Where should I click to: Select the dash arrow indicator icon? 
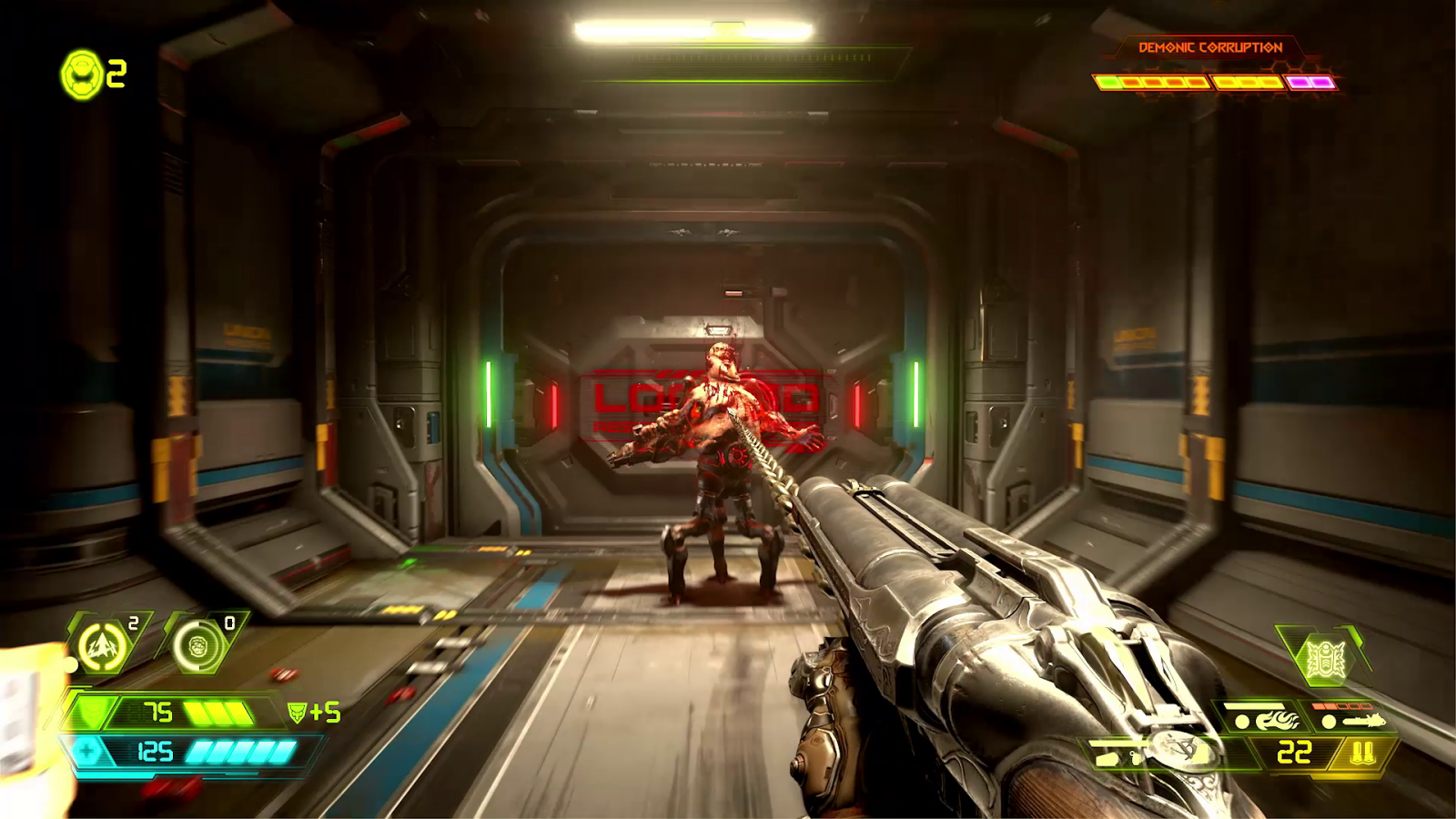coord(103,644)
